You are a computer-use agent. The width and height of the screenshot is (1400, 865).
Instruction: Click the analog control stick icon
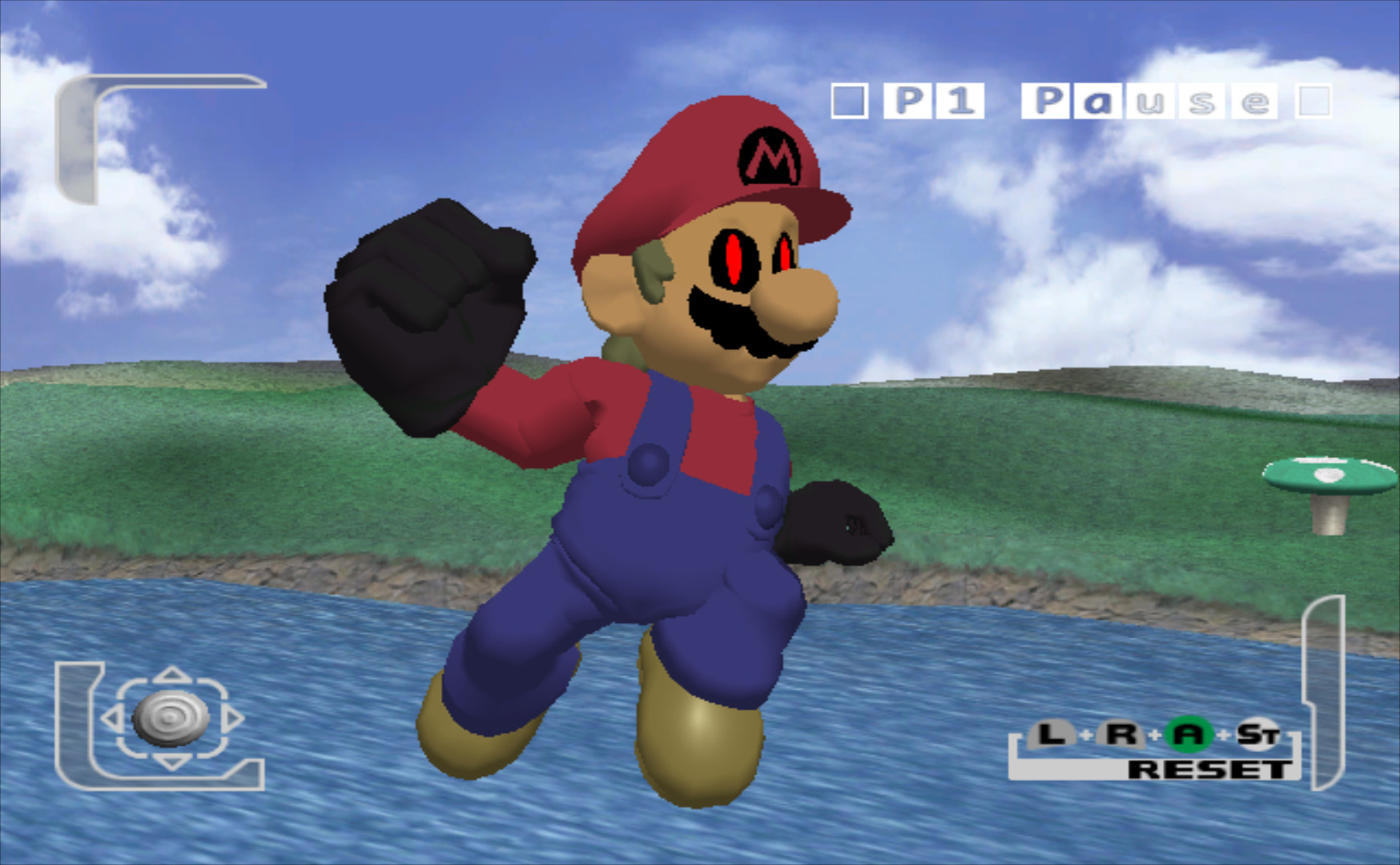pos(171,718)
